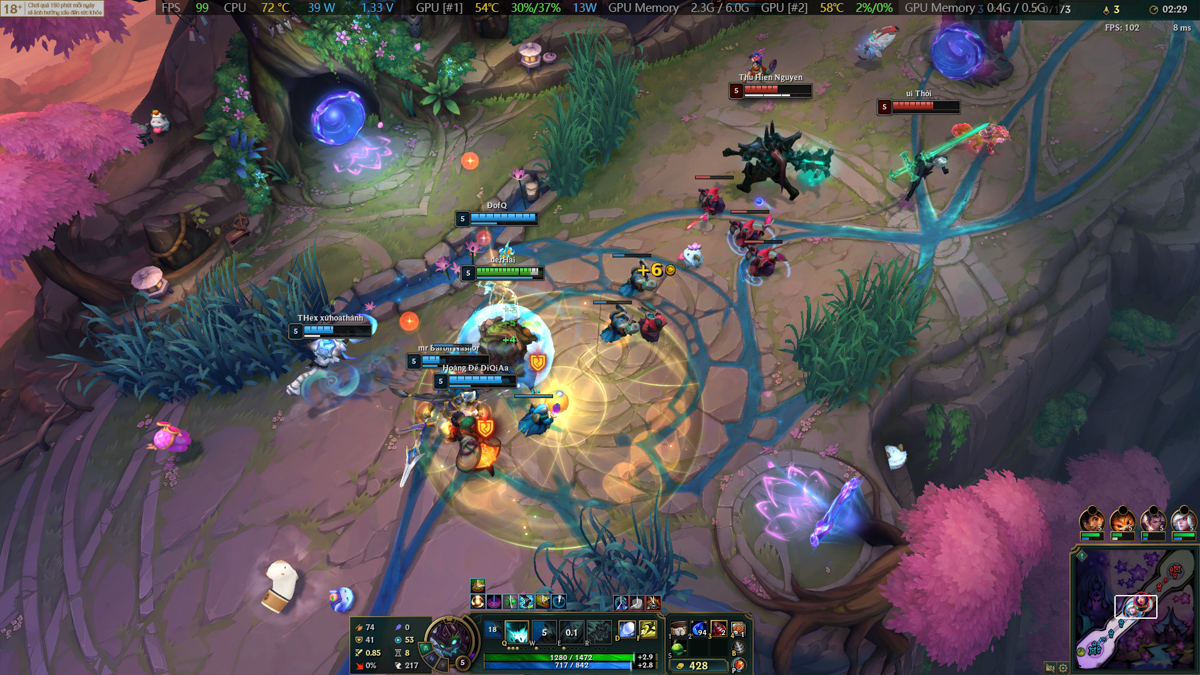Click the green item in slot 5
This screenshot has width=1200, height=675.
click(x=679, y=648)
